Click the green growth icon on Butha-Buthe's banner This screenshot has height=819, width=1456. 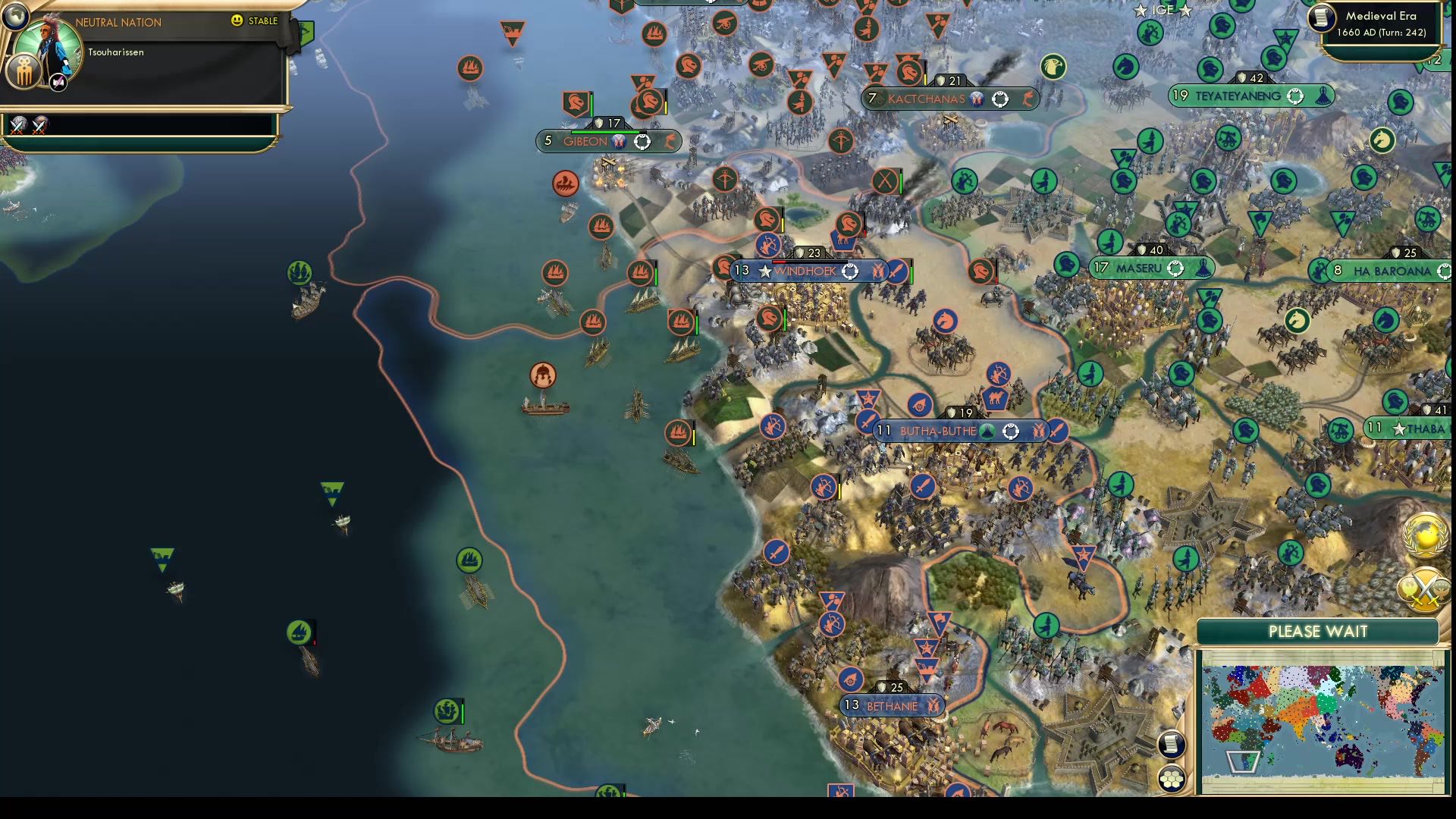[986, 430]
